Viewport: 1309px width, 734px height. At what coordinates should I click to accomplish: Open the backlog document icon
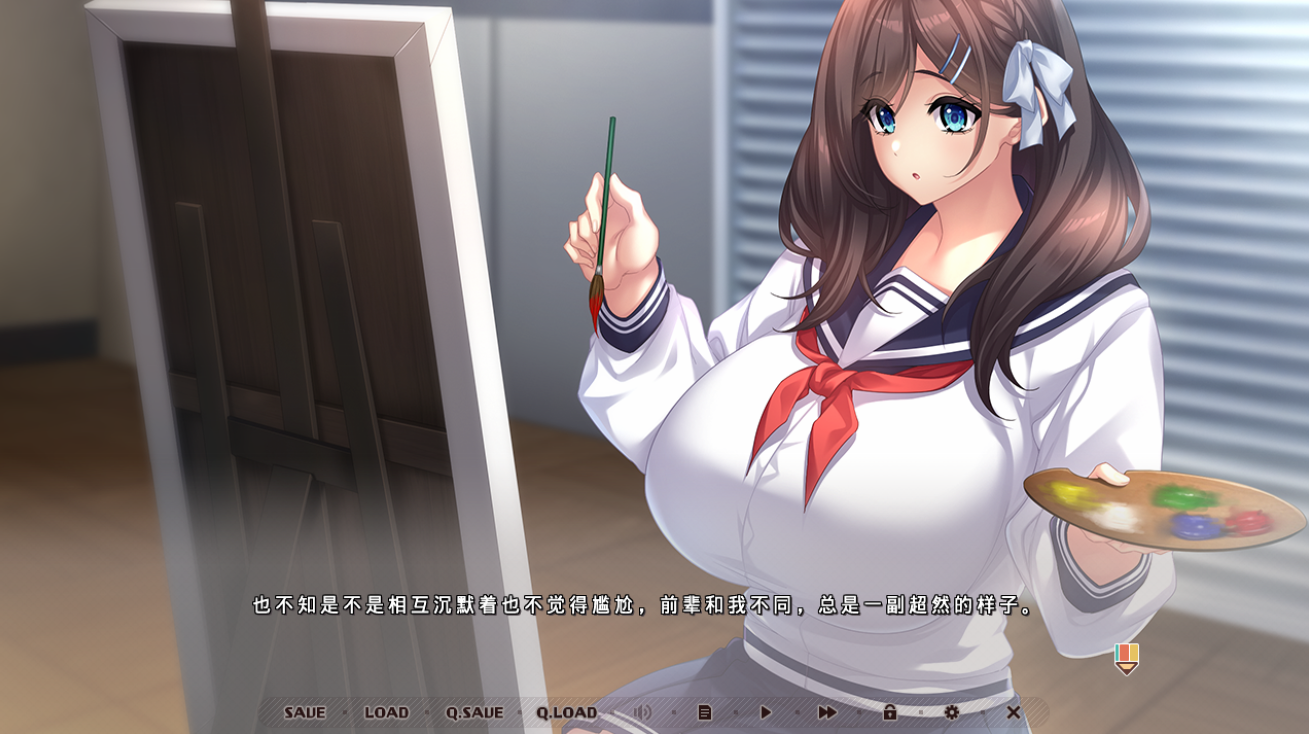point(705,713)
